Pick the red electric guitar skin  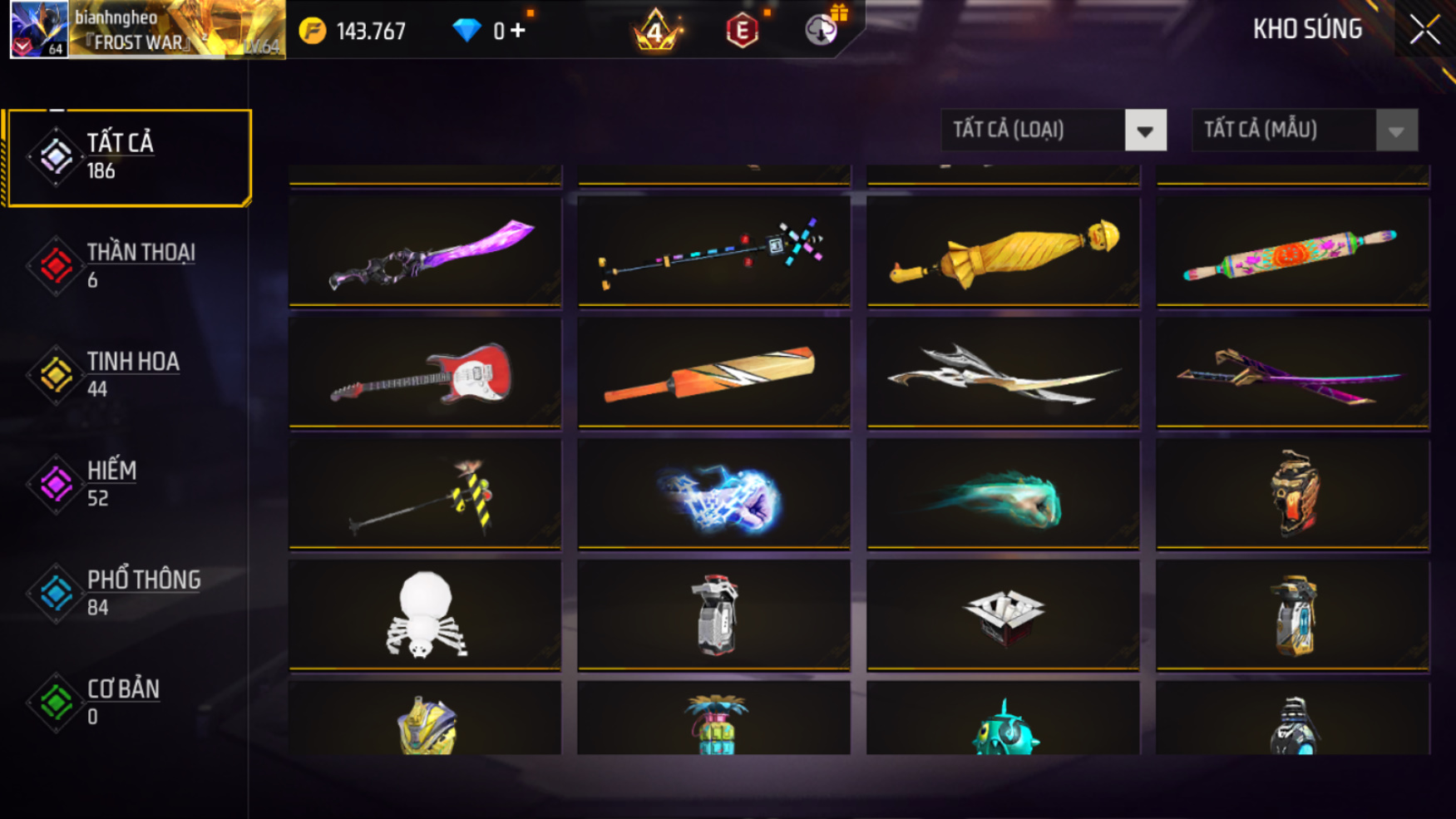click(425, 372)
